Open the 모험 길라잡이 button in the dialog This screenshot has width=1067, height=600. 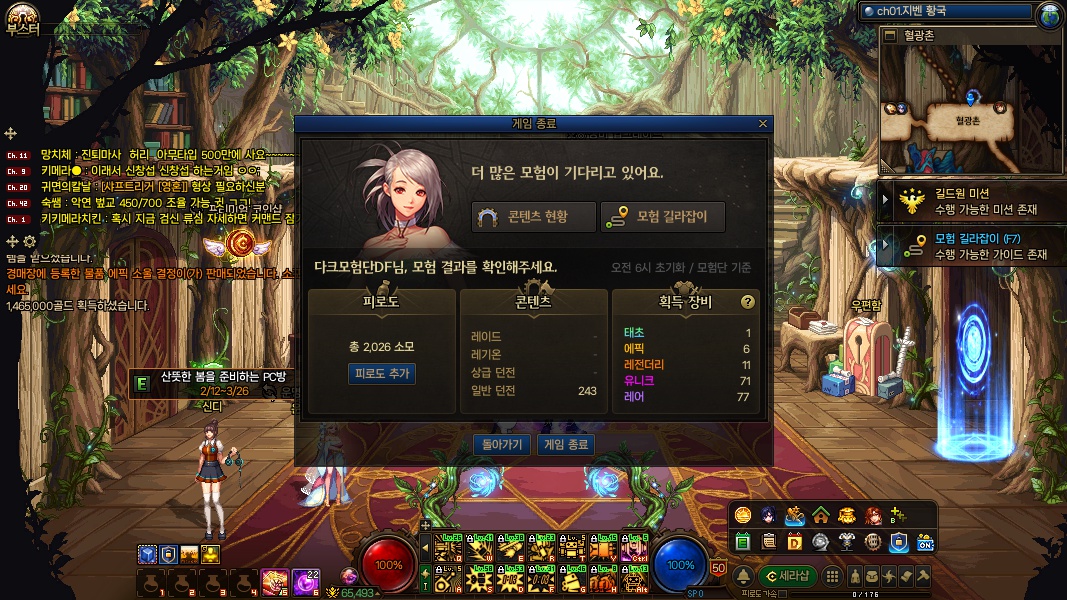[662, 217]
